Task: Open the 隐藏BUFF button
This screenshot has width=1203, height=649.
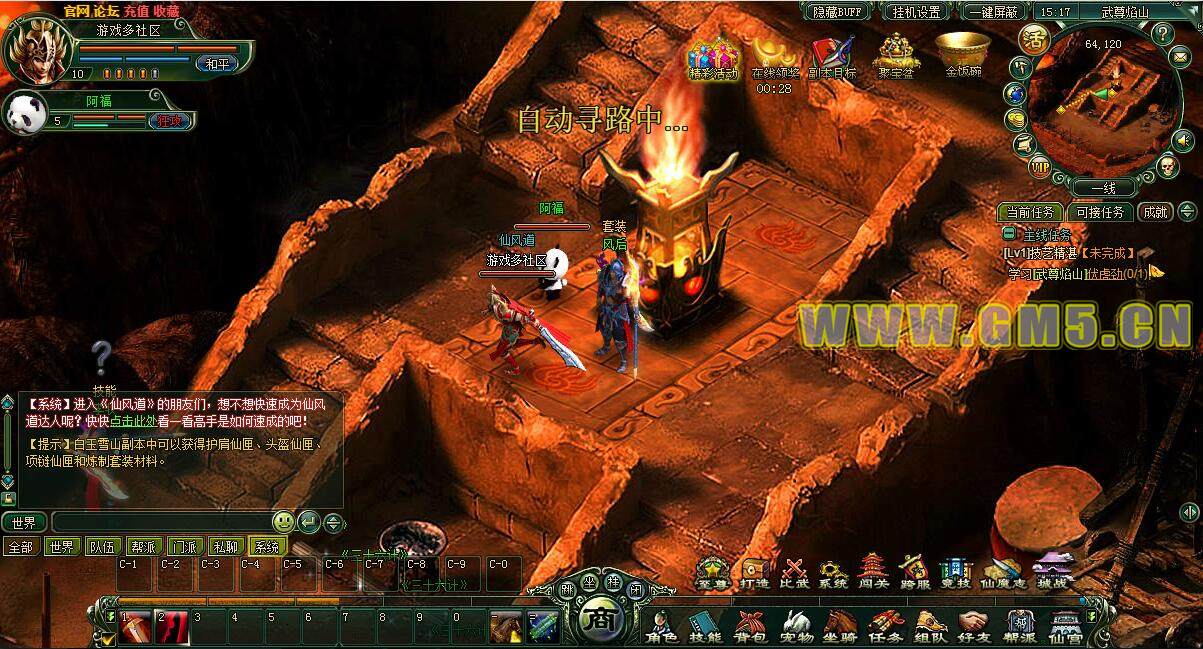Action: coord(838,12)
